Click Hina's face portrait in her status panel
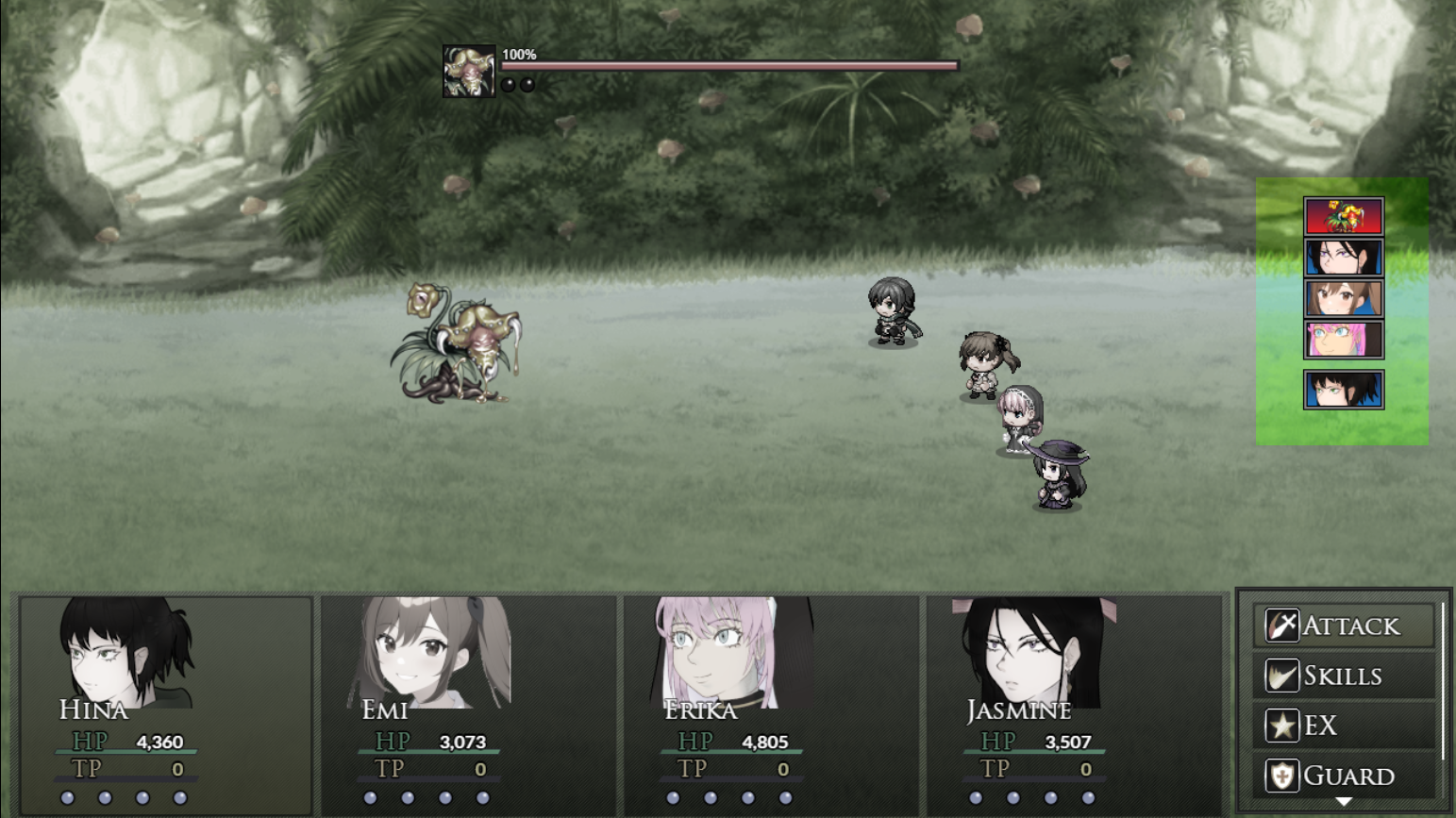This screenshot has height=818, width=1456. [x=104, y=651]
